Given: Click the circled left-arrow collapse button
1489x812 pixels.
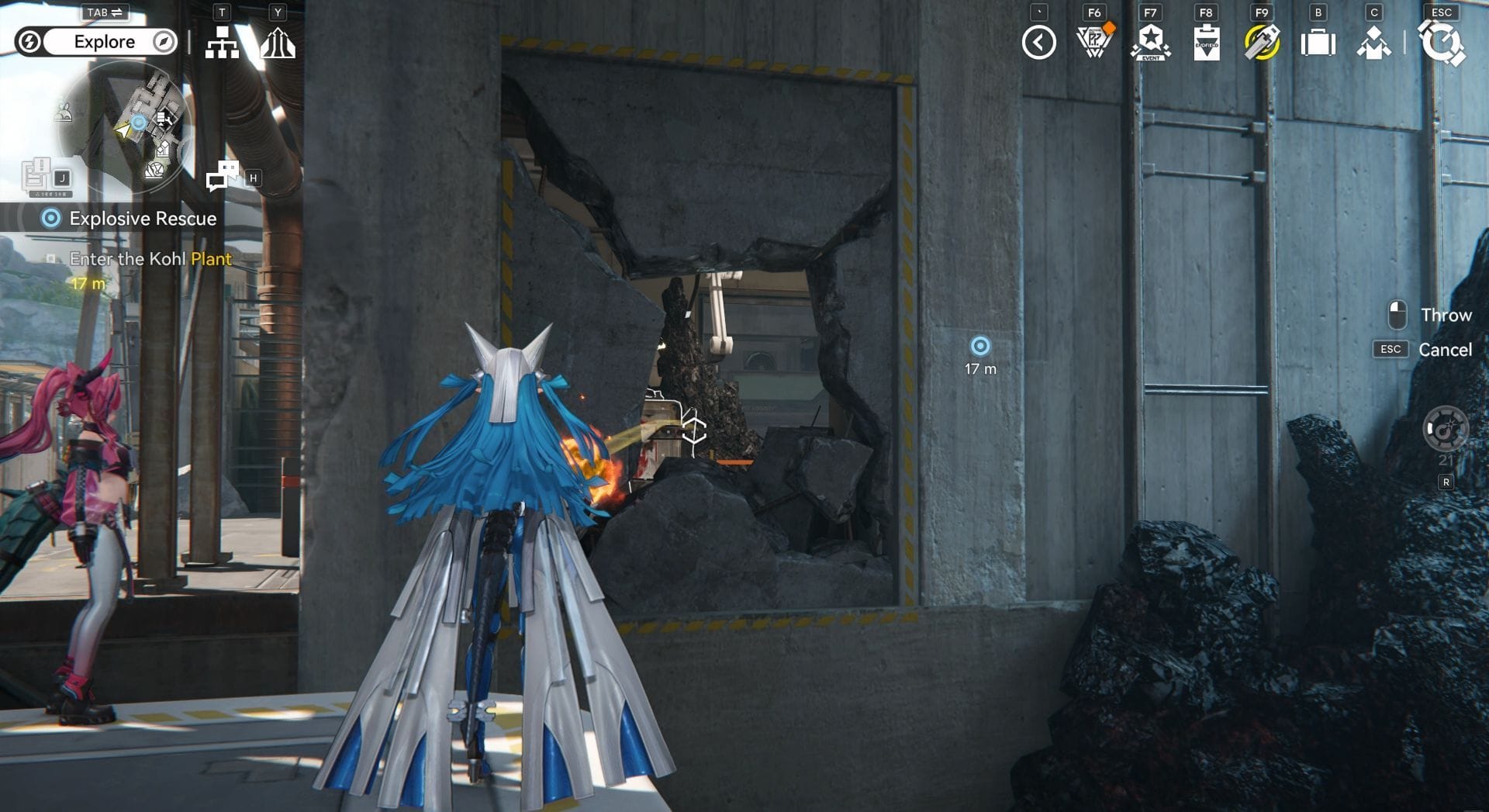Looking at the screenshot, I should pos(1038,43).
